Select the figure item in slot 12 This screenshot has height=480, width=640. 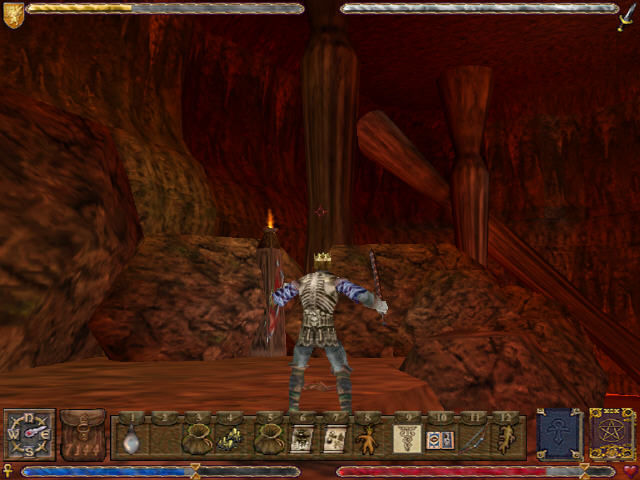(508, 439)
